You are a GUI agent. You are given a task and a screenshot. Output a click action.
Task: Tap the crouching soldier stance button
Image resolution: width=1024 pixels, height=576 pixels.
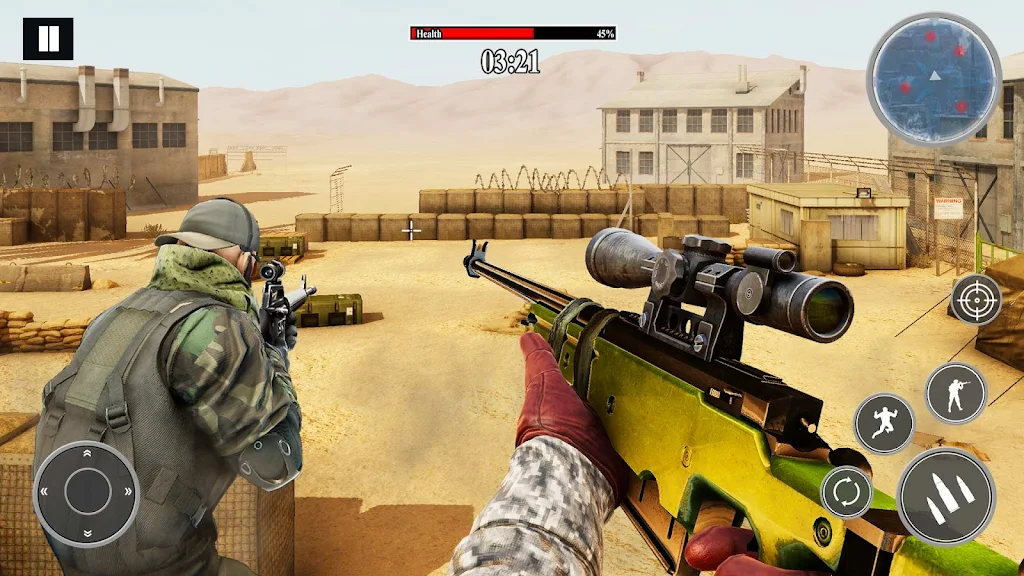[x=955, y=393]
